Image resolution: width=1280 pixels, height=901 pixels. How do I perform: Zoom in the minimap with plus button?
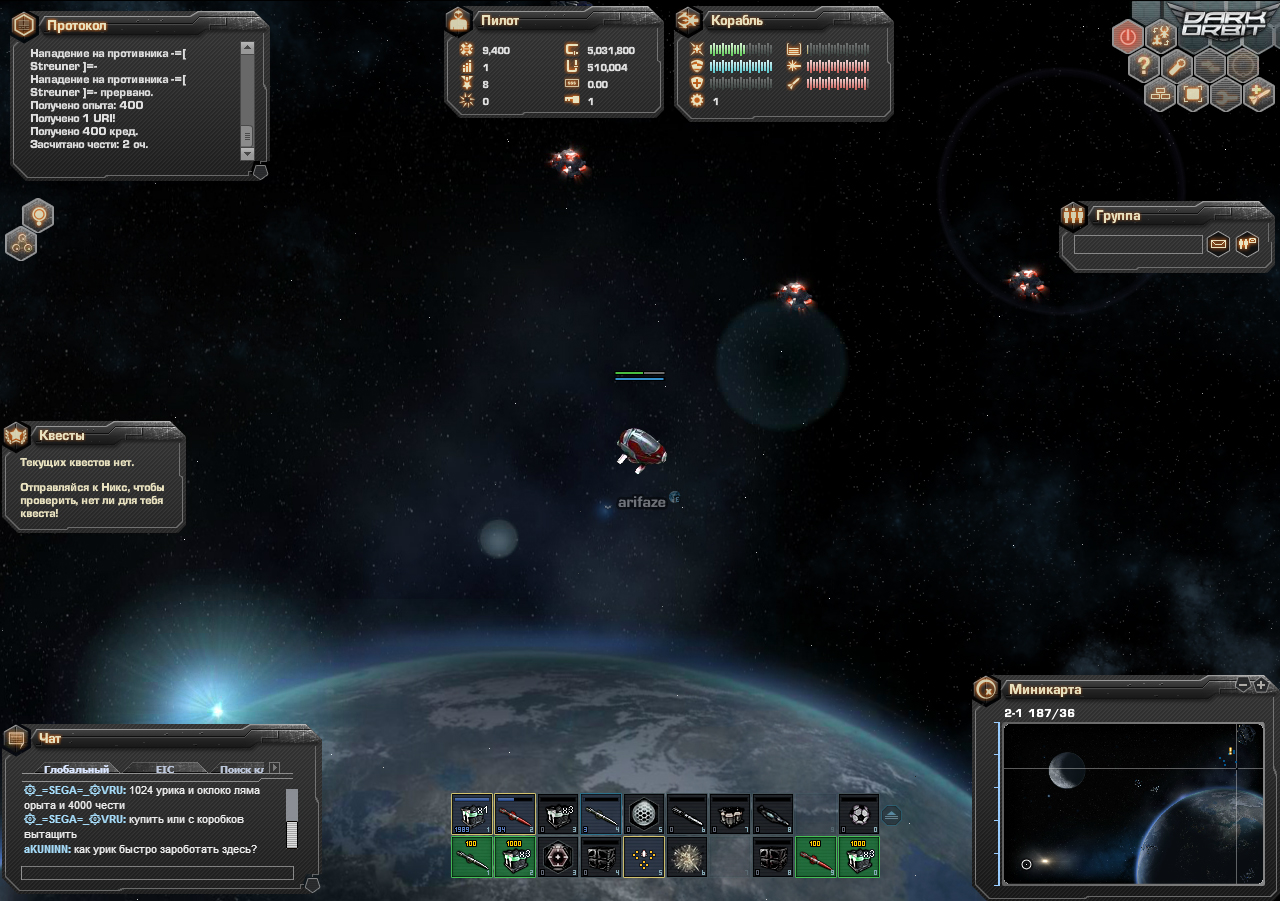[1260, 685]
